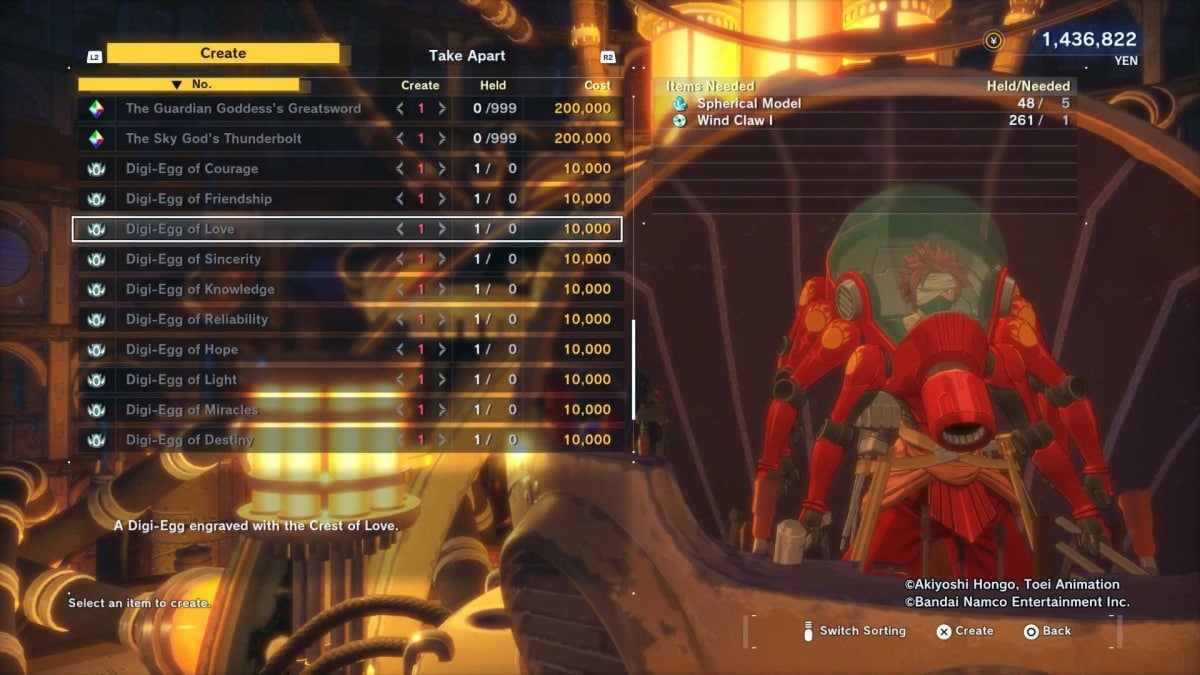Viewport: 1200px width, 675px height.
Task: Click the item list scrollbar
Action: click(x=633, y=370)
